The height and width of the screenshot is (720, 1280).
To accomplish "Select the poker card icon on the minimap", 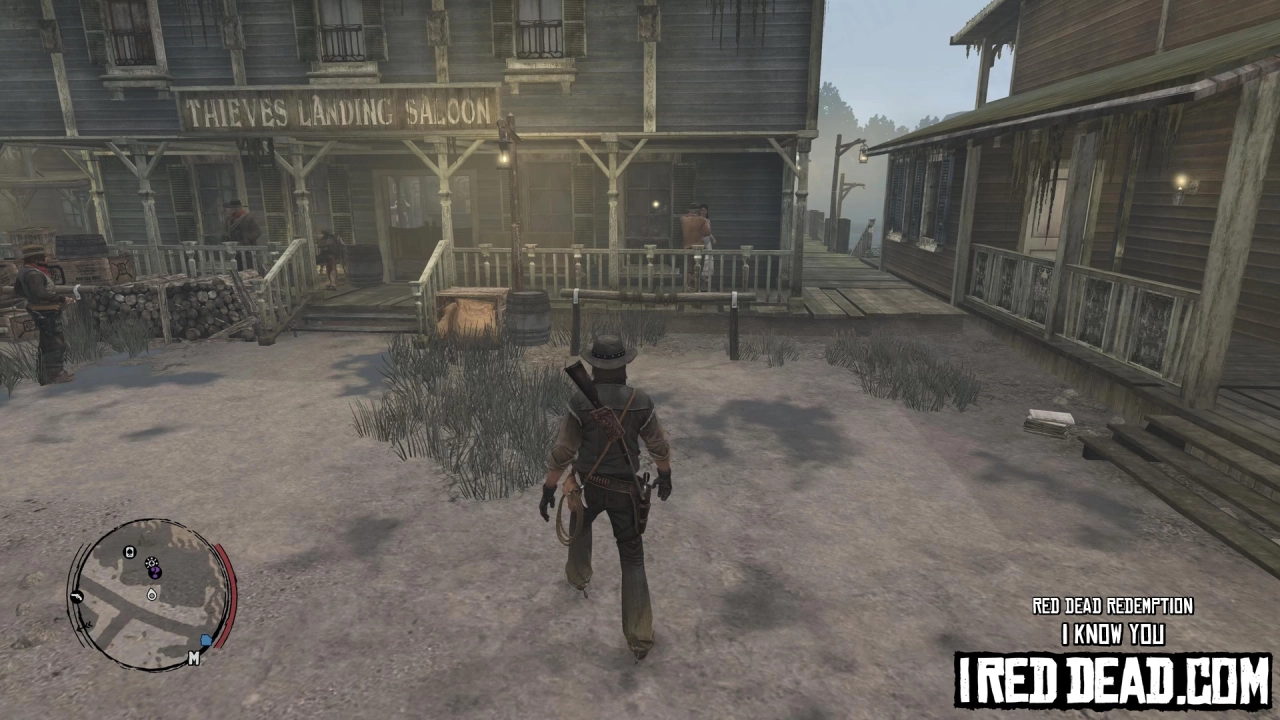I will 129,552.
